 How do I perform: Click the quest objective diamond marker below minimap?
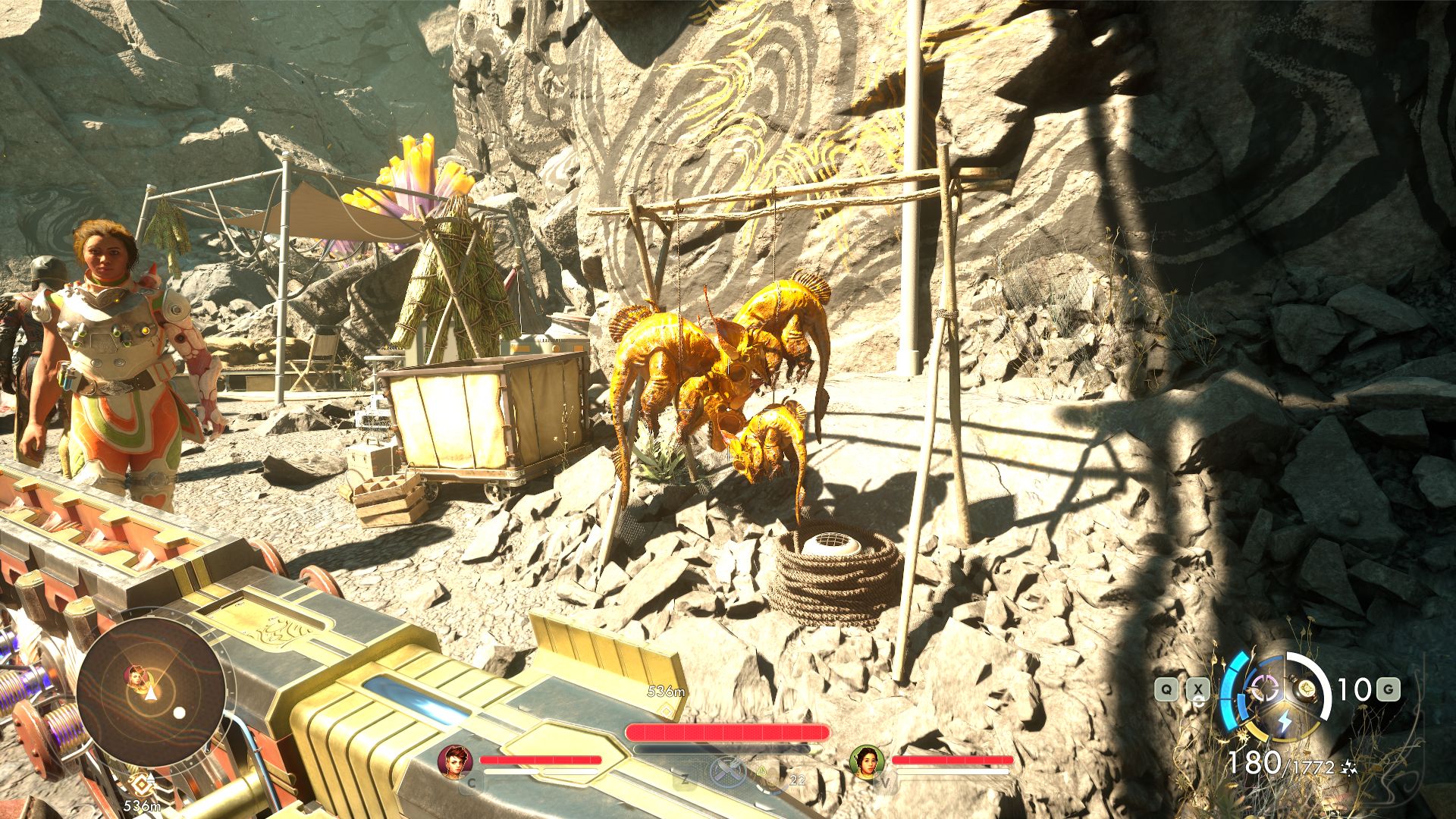[x=139, y=784]
